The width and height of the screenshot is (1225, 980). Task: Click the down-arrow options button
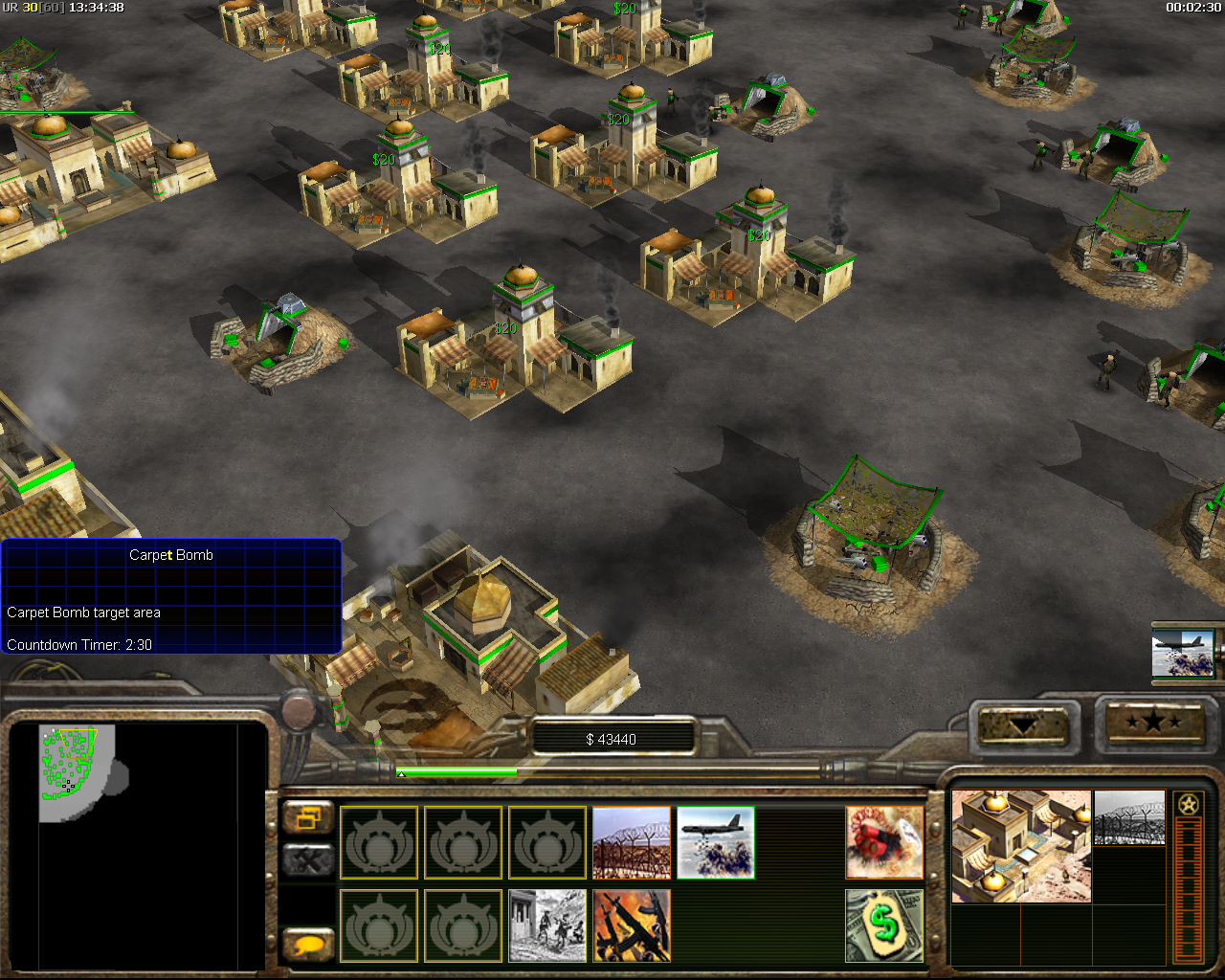click(x=1023, y=725)
